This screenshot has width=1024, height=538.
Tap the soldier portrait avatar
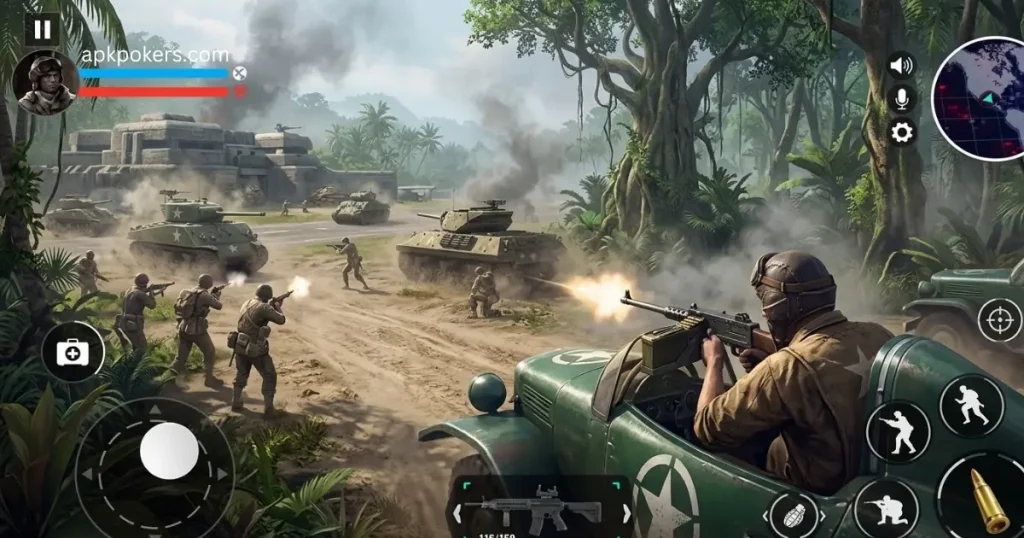click(45, 83)
